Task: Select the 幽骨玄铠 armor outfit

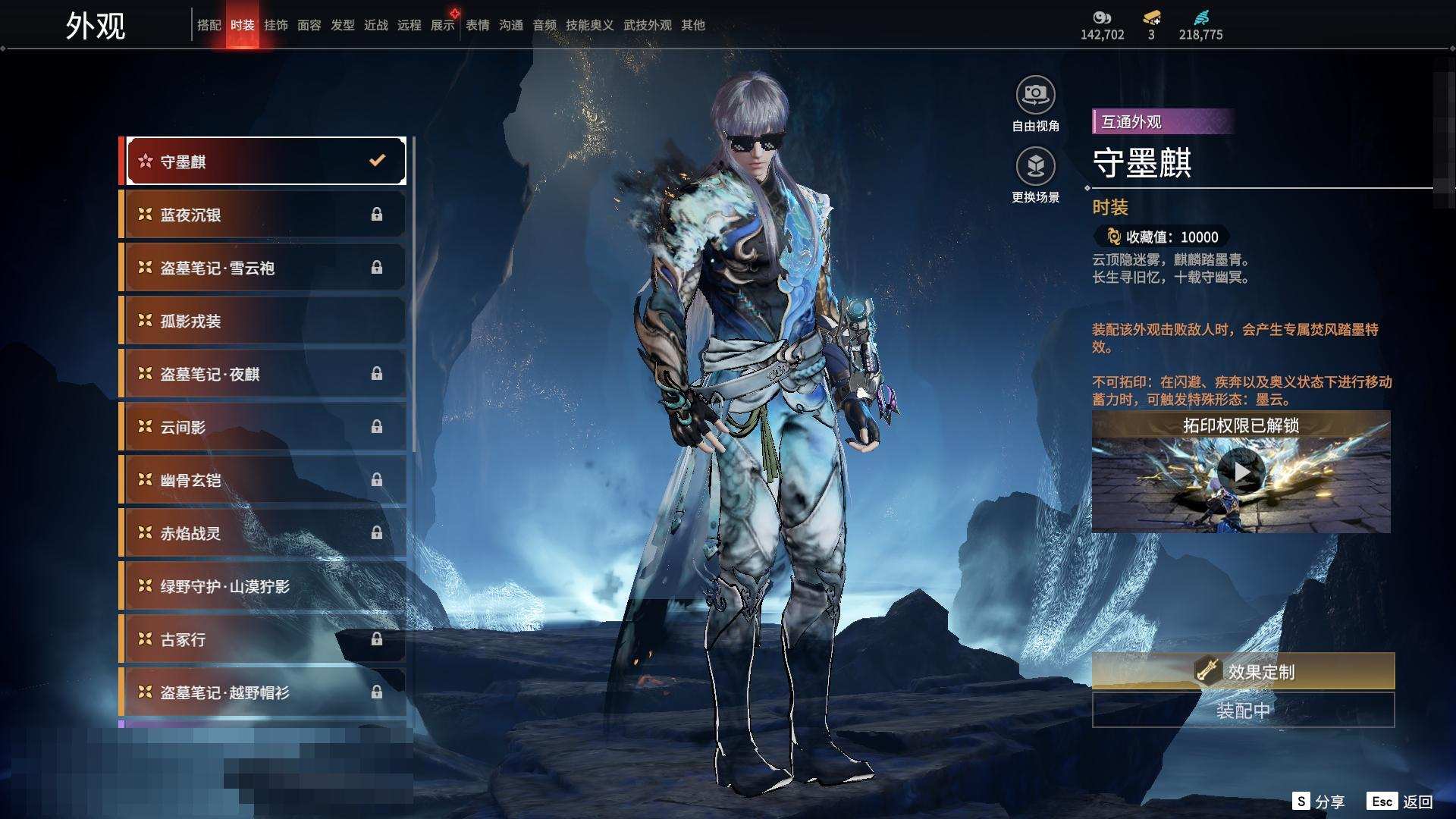Action: tap(262, 480)
